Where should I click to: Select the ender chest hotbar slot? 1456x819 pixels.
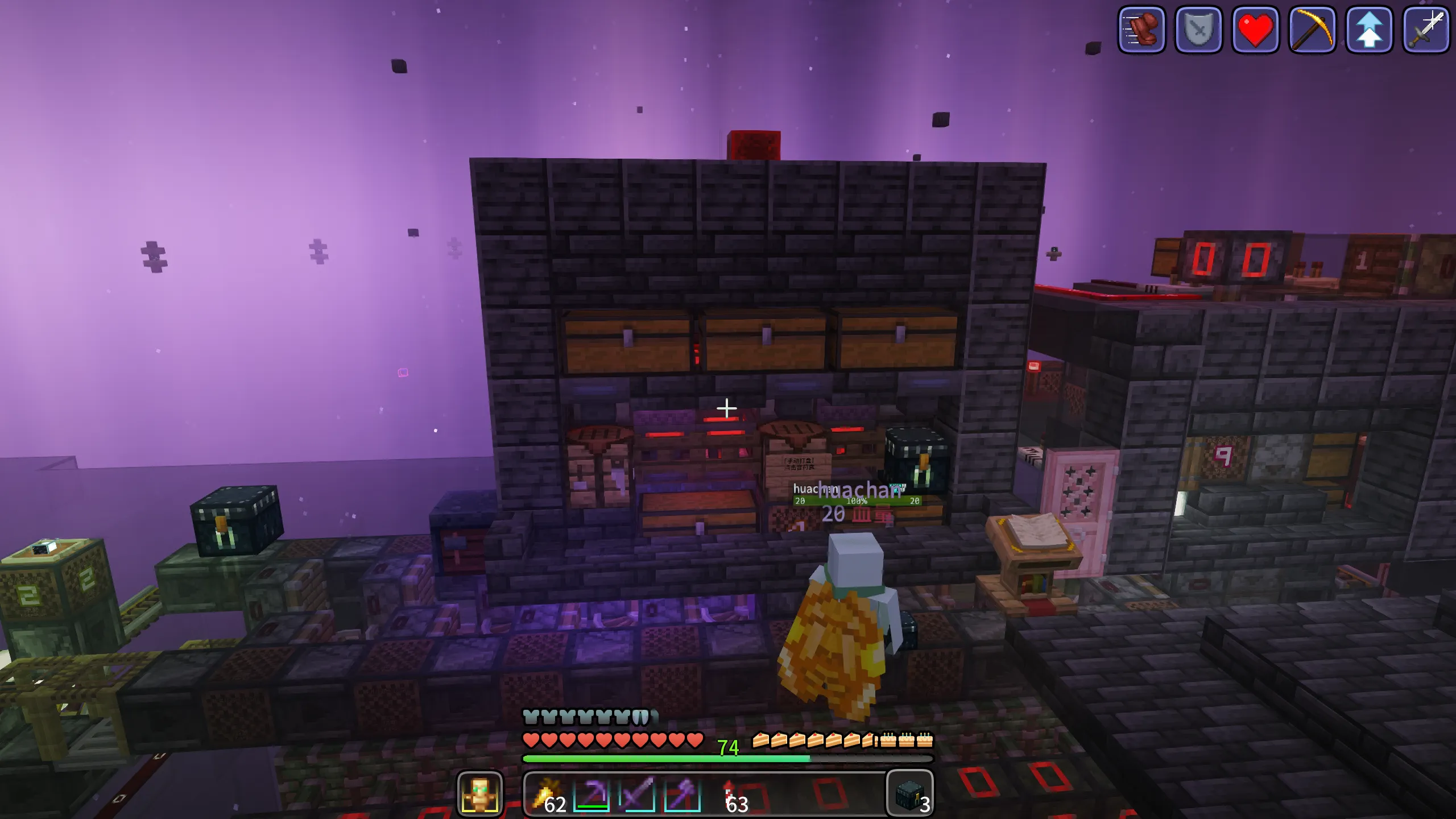point(910,793)
